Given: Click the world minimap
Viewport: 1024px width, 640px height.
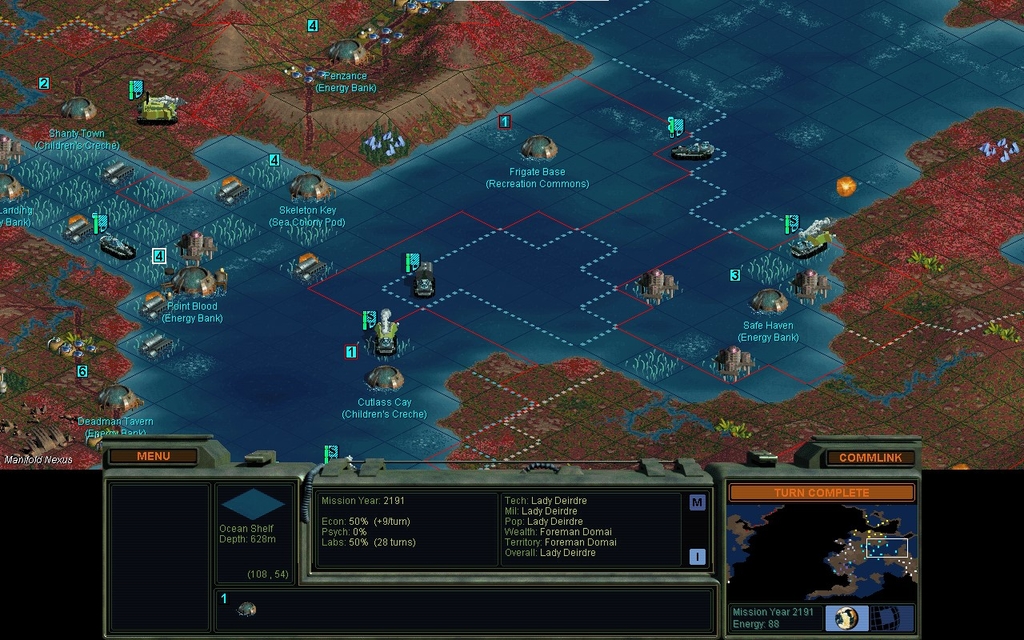Looking at the screenshot, I should click(821, 551).
